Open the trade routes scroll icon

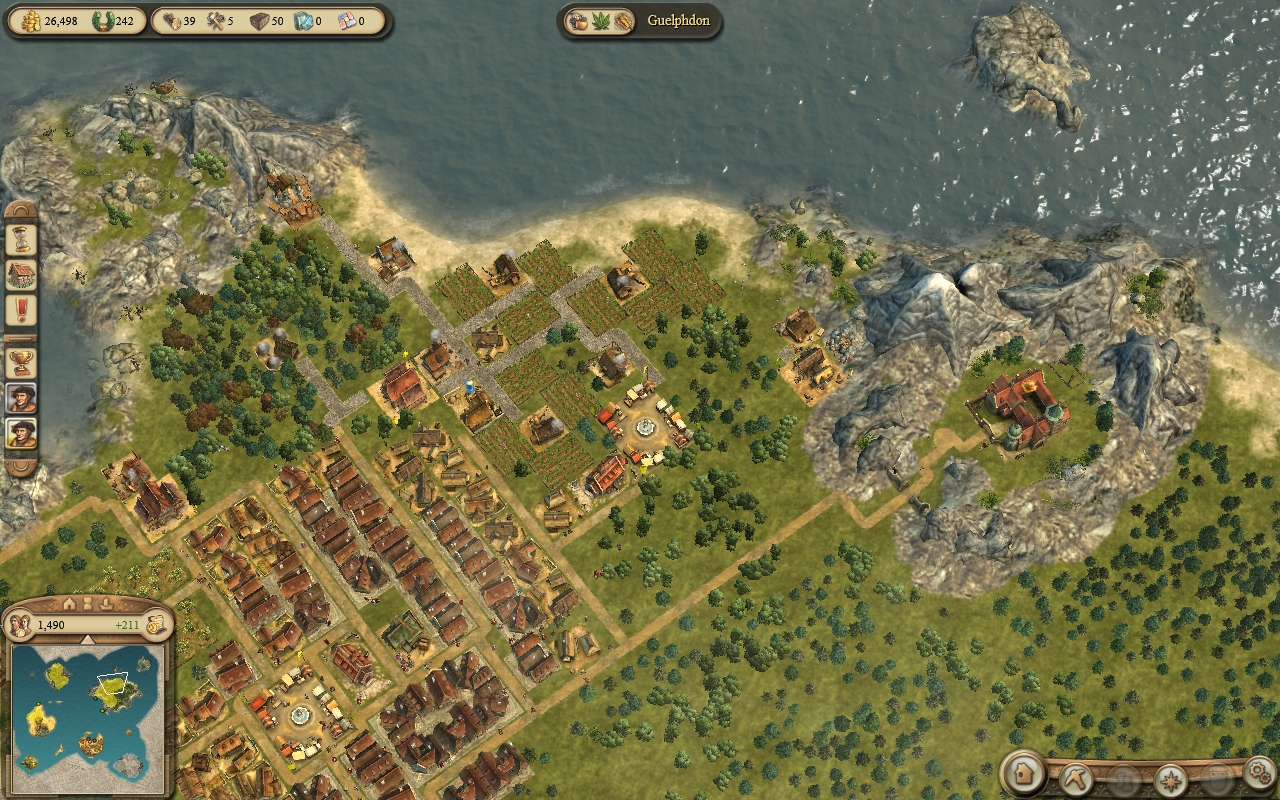tap(155, 625)
